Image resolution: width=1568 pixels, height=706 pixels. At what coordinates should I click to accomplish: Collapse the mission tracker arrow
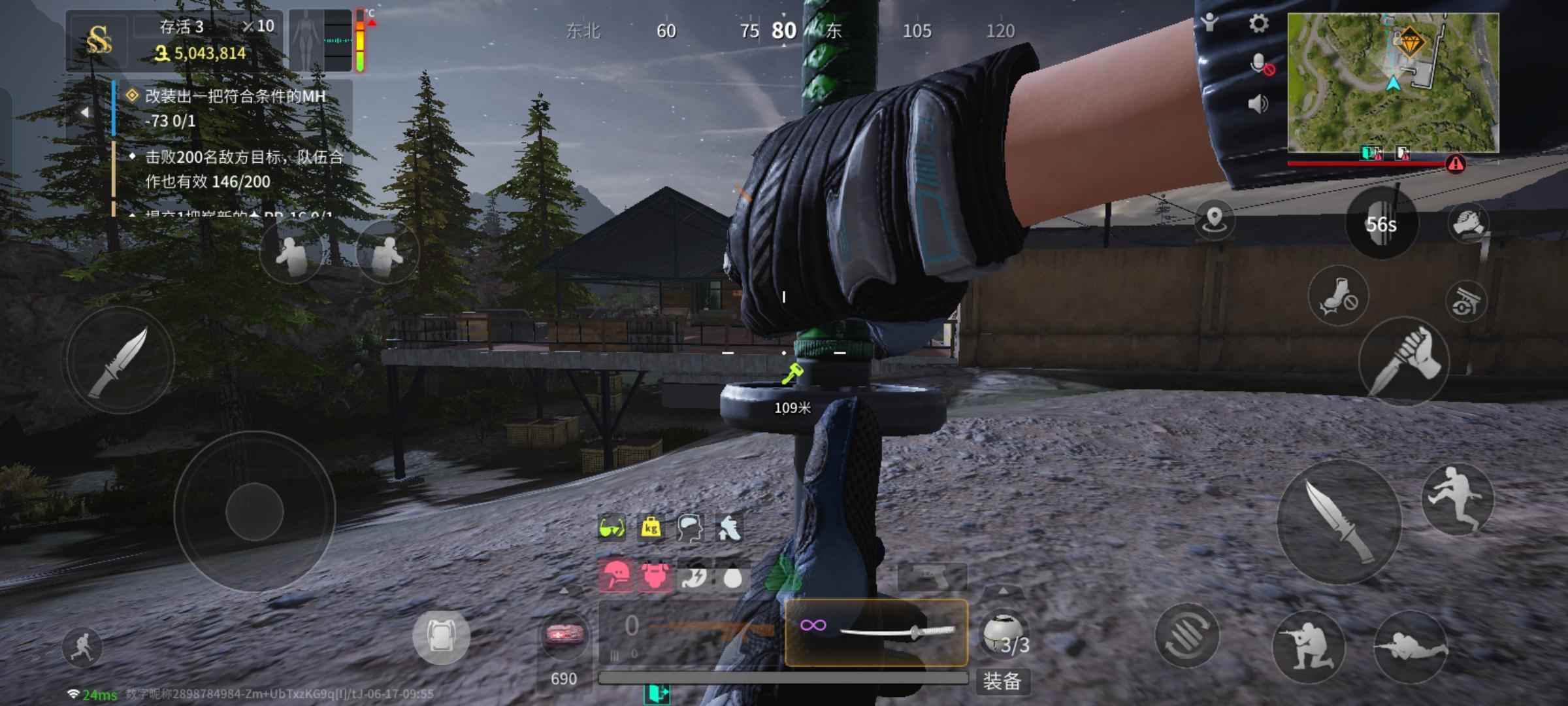84,112
